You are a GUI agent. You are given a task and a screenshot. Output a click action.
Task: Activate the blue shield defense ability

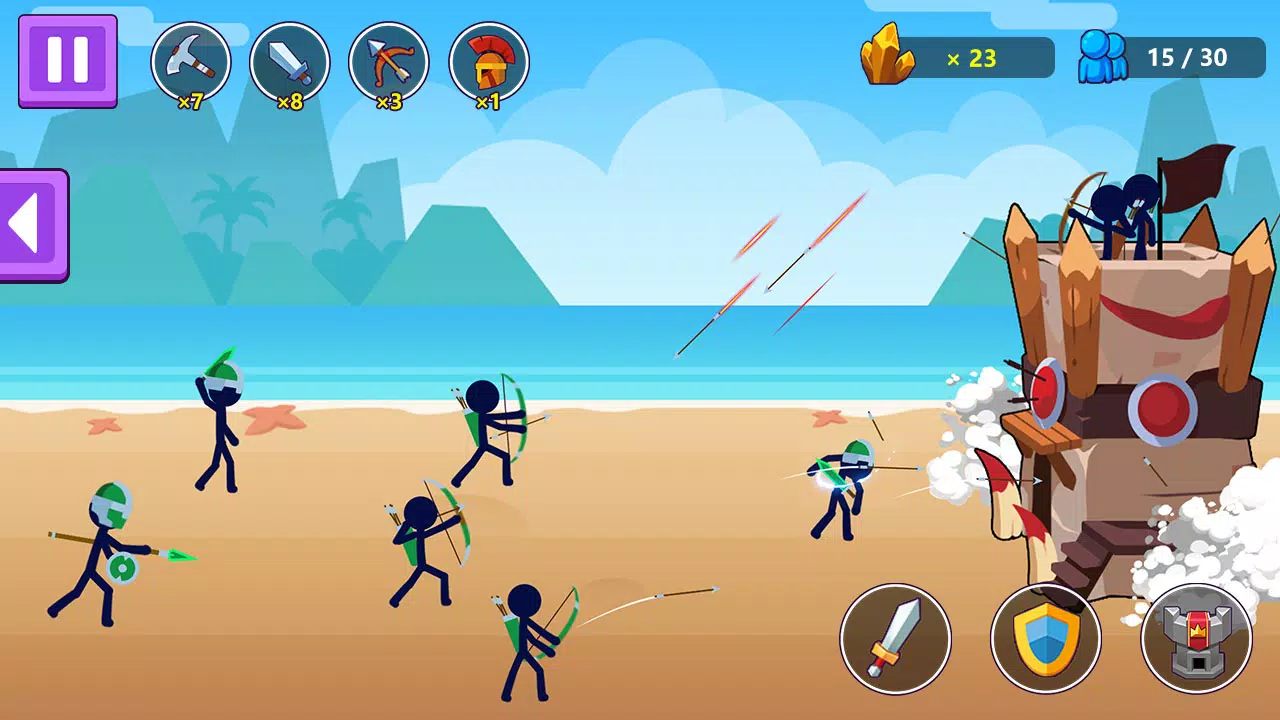pos(1046,639)
